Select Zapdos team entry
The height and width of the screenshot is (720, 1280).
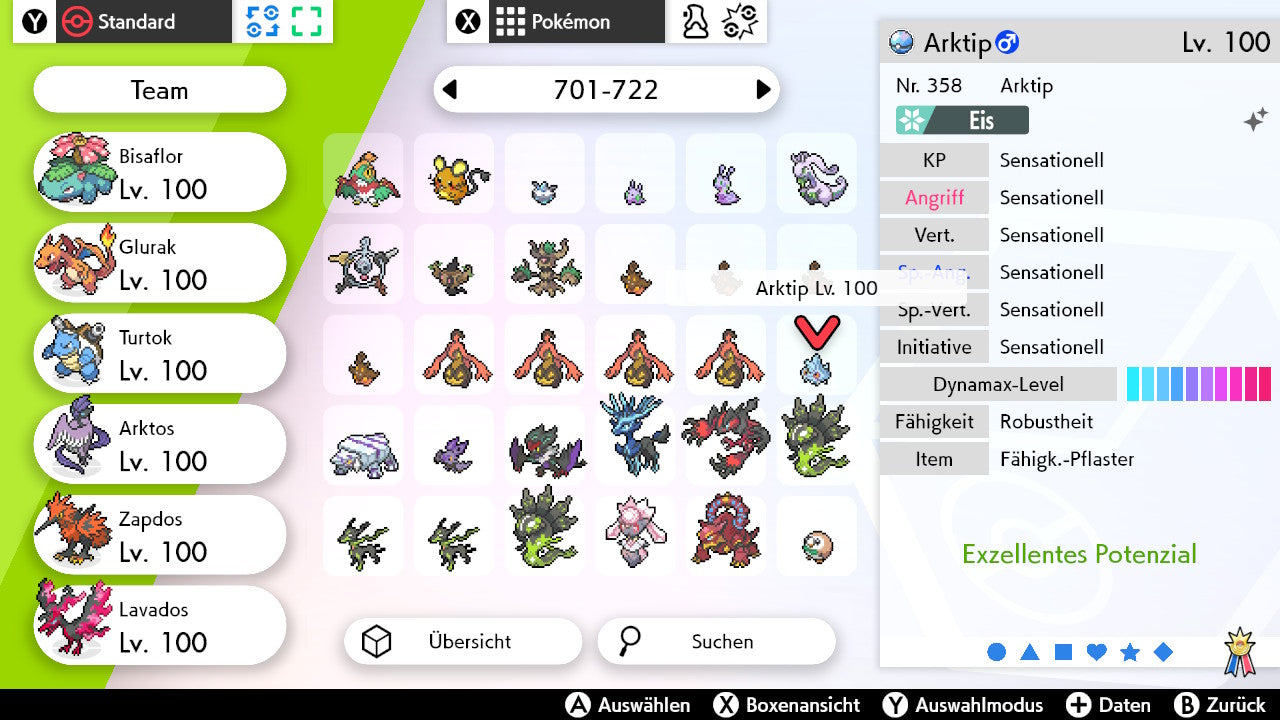[160, 536]
